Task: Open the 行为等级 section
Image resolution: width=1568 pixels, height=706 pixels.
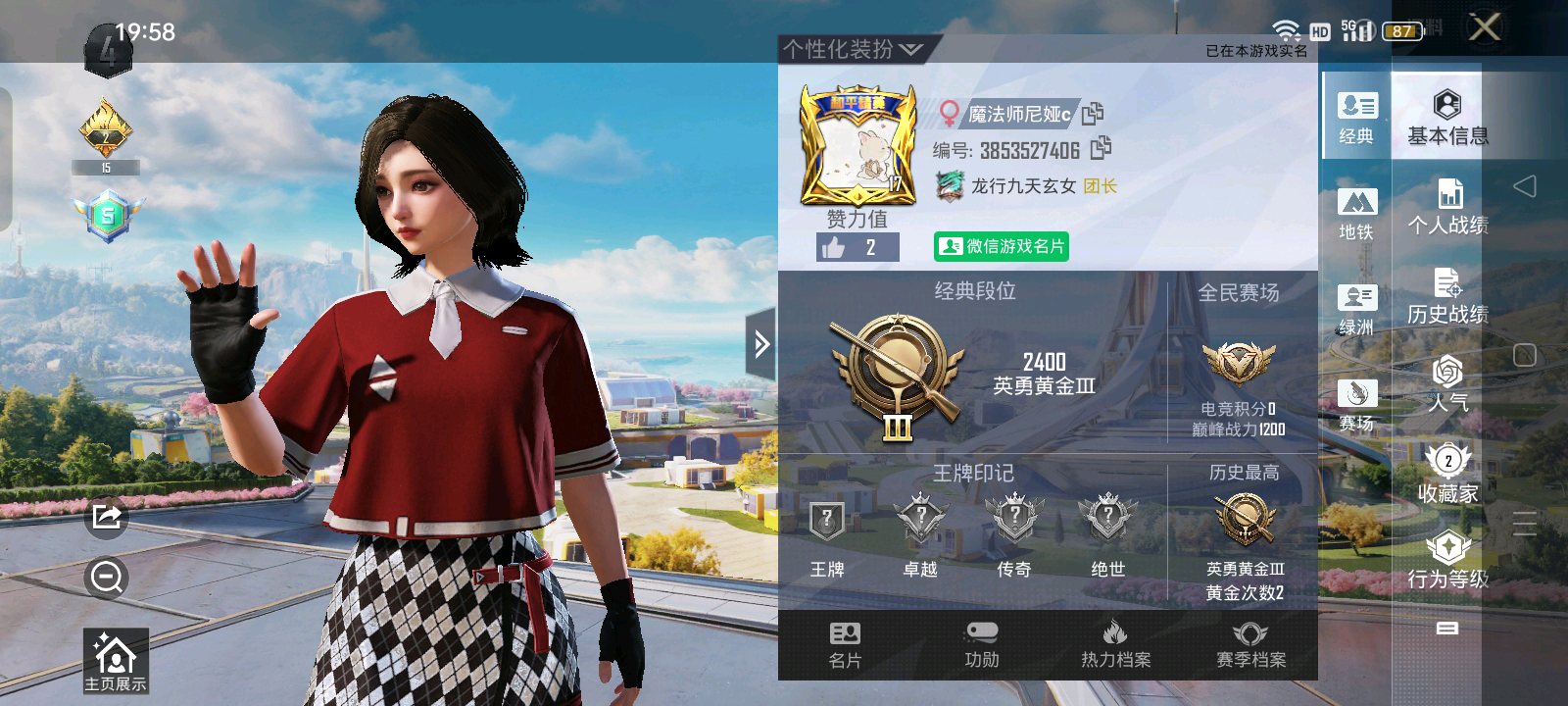Action: pos(1446,561)
